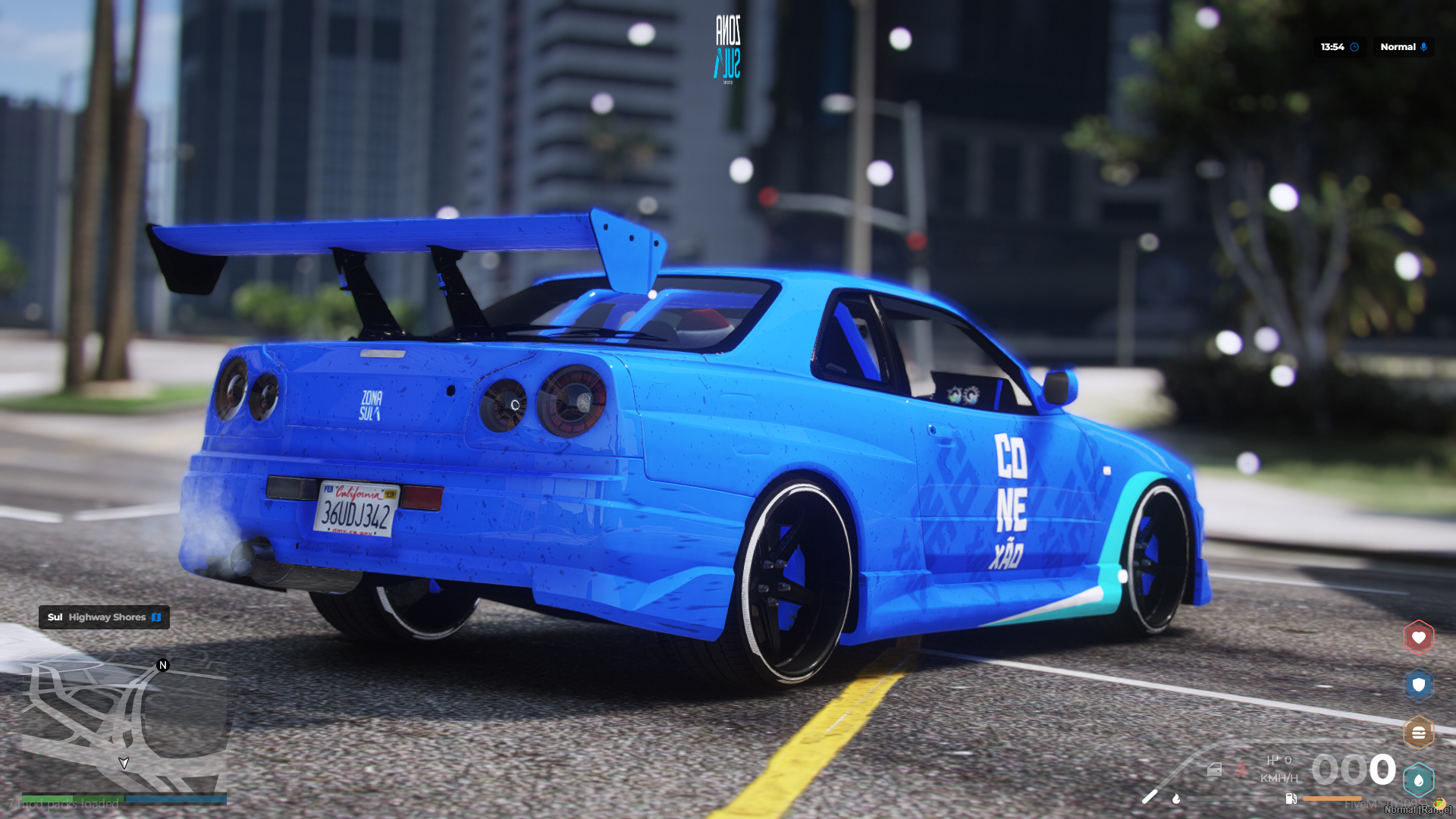Click the fuel pump icon
This screenshot has width=1456, height=819.
pos(1291,799)
